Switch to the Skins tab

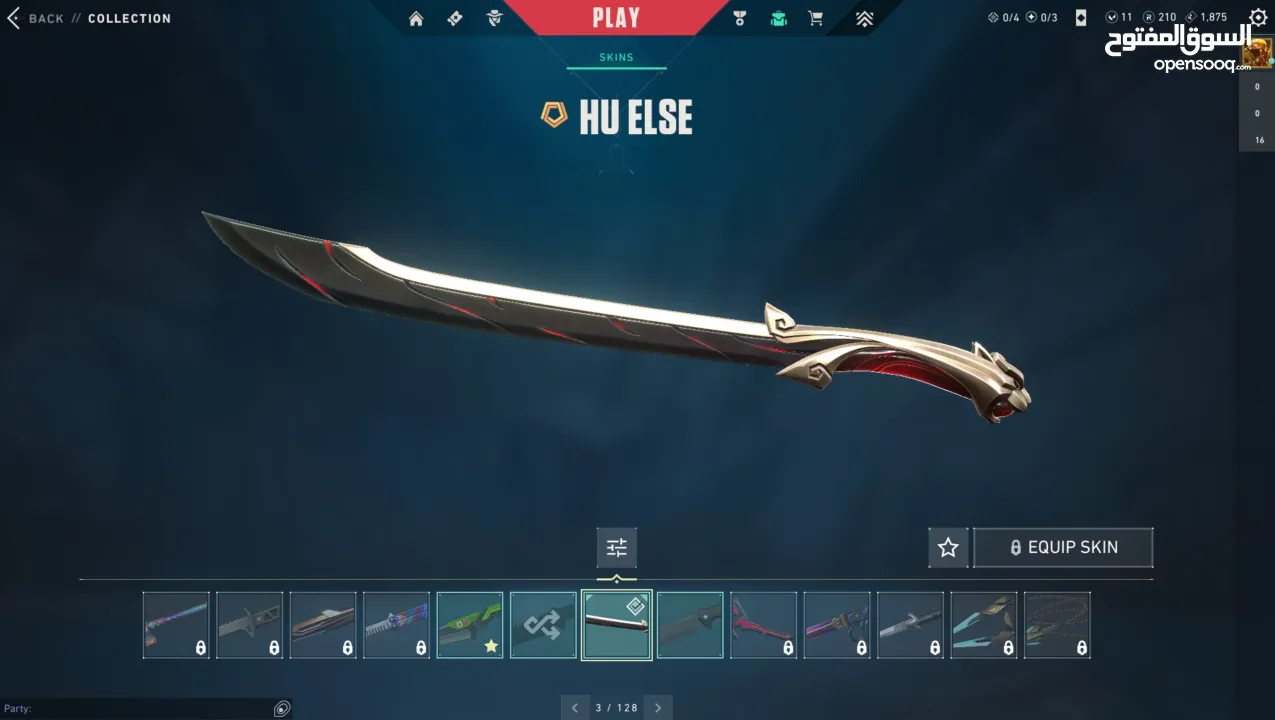[x=616, y=57]
